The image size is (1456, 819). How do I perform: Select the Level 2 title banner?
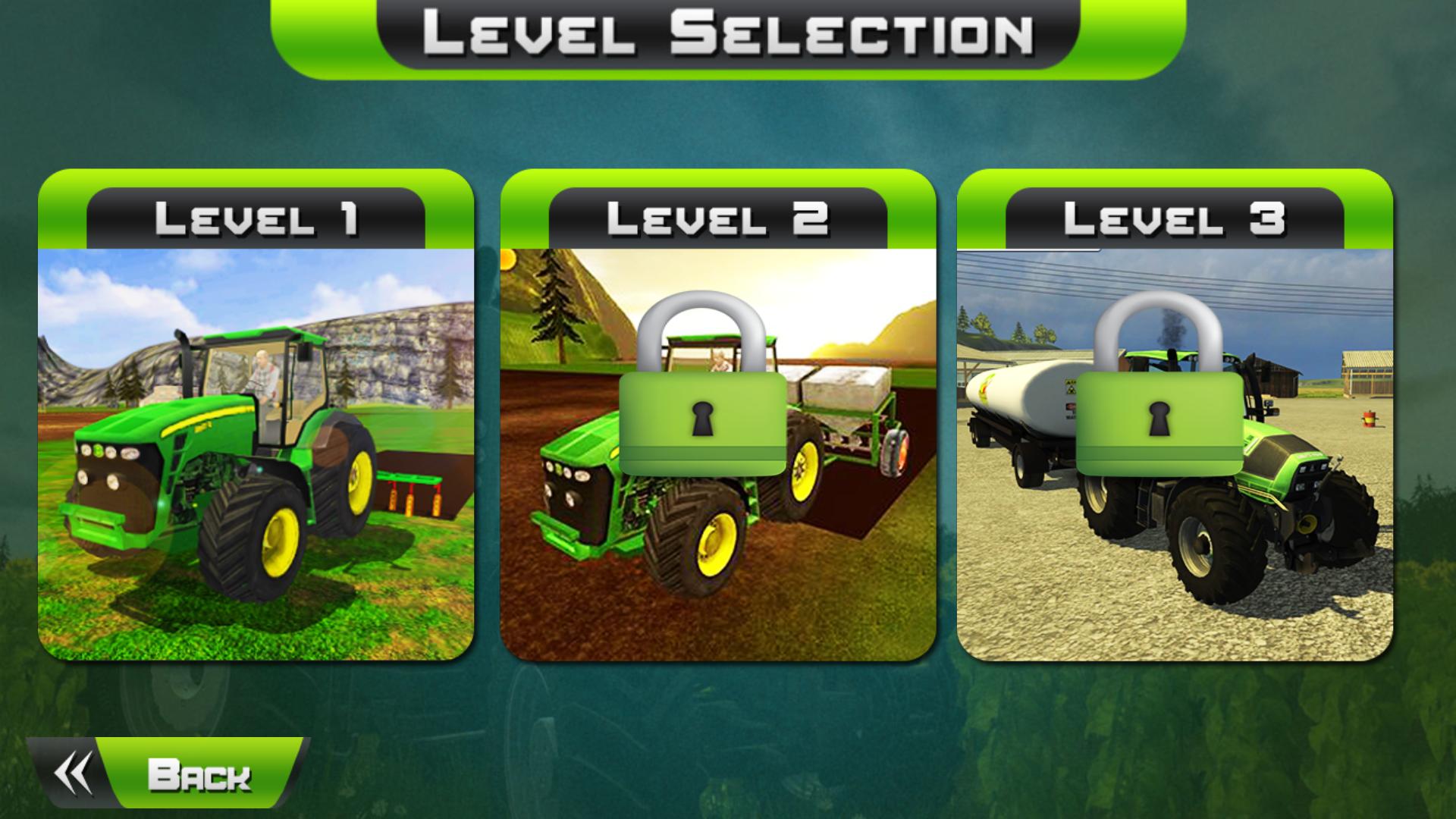click(717, 218)
